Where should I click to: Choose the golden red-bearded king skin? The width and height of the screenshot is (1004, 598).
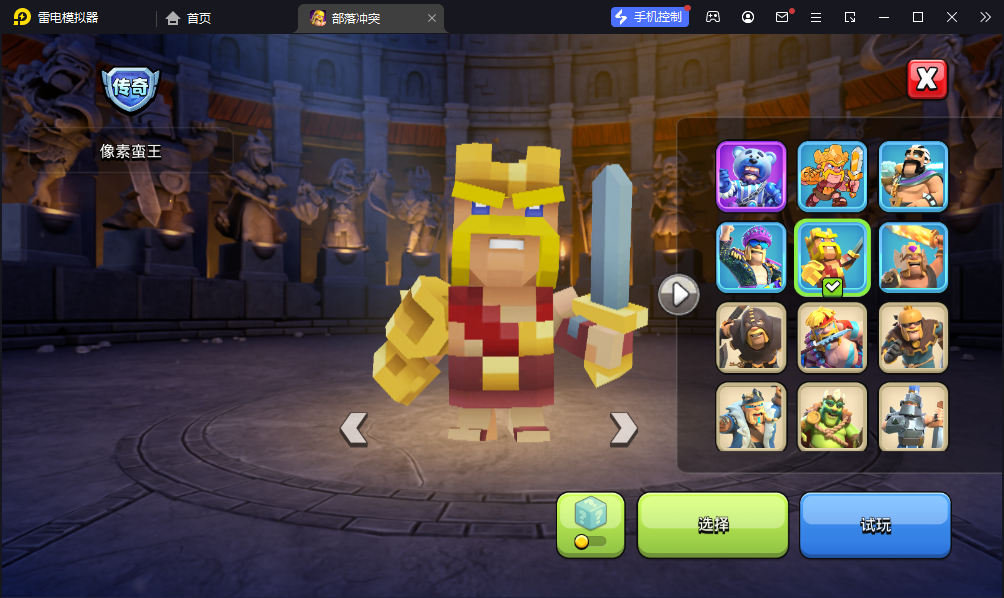coord(832,176)
